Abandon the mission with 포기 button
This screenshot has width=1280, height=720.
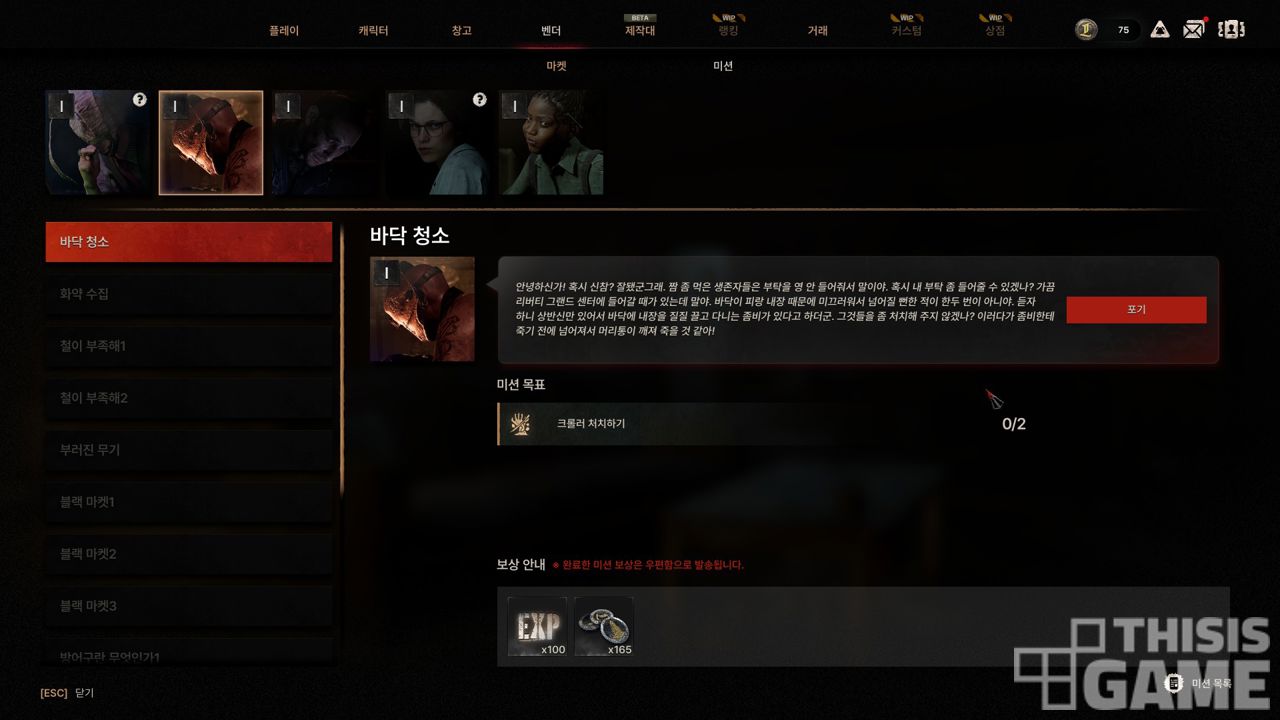(x=1136, y=310)
